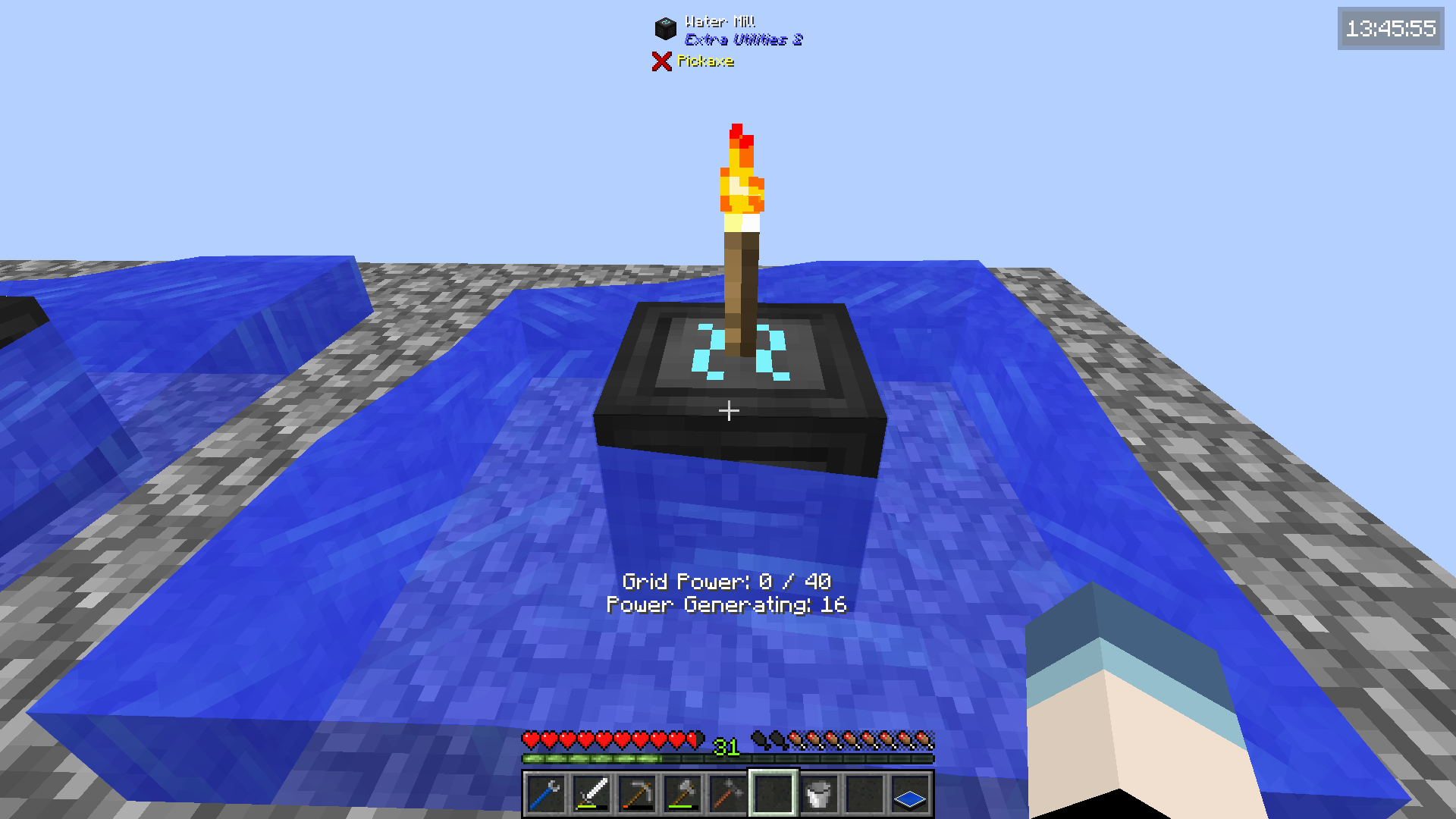Viewport: 1456px width, 819px height.
Task: Select the stone hammer in the hotbar
Action: (x=727, y=795)
